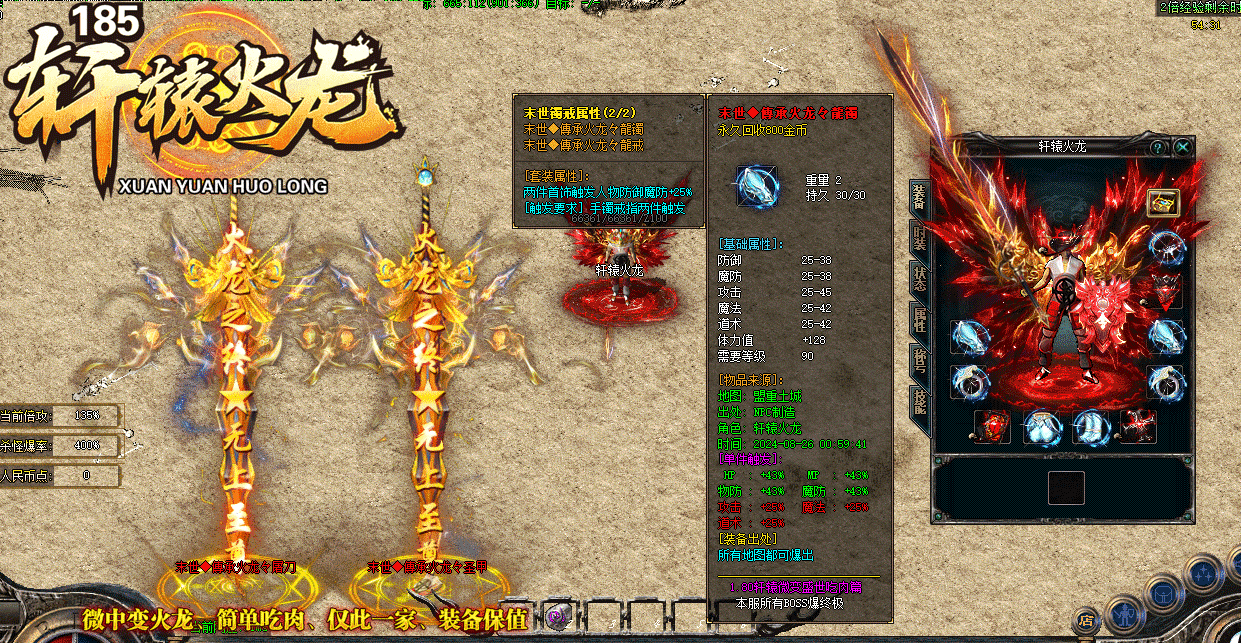The width and height of the screenshot is (1241, 643).
Task: Select the 称号 title tab
Action: pyautogui.click(x=918, y=361)
